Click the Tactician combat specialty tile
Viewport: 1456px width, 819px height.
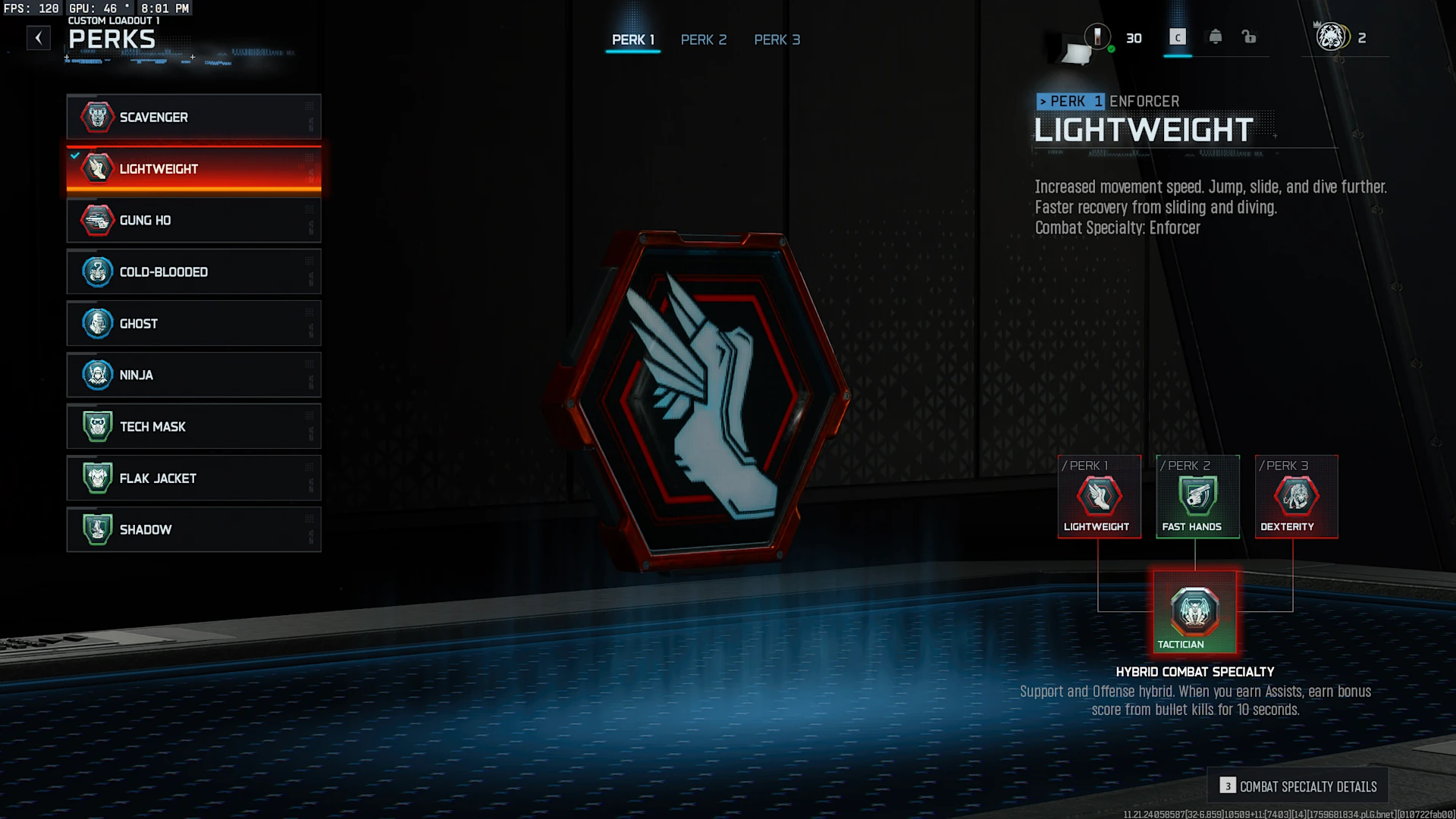(1194, 612)
